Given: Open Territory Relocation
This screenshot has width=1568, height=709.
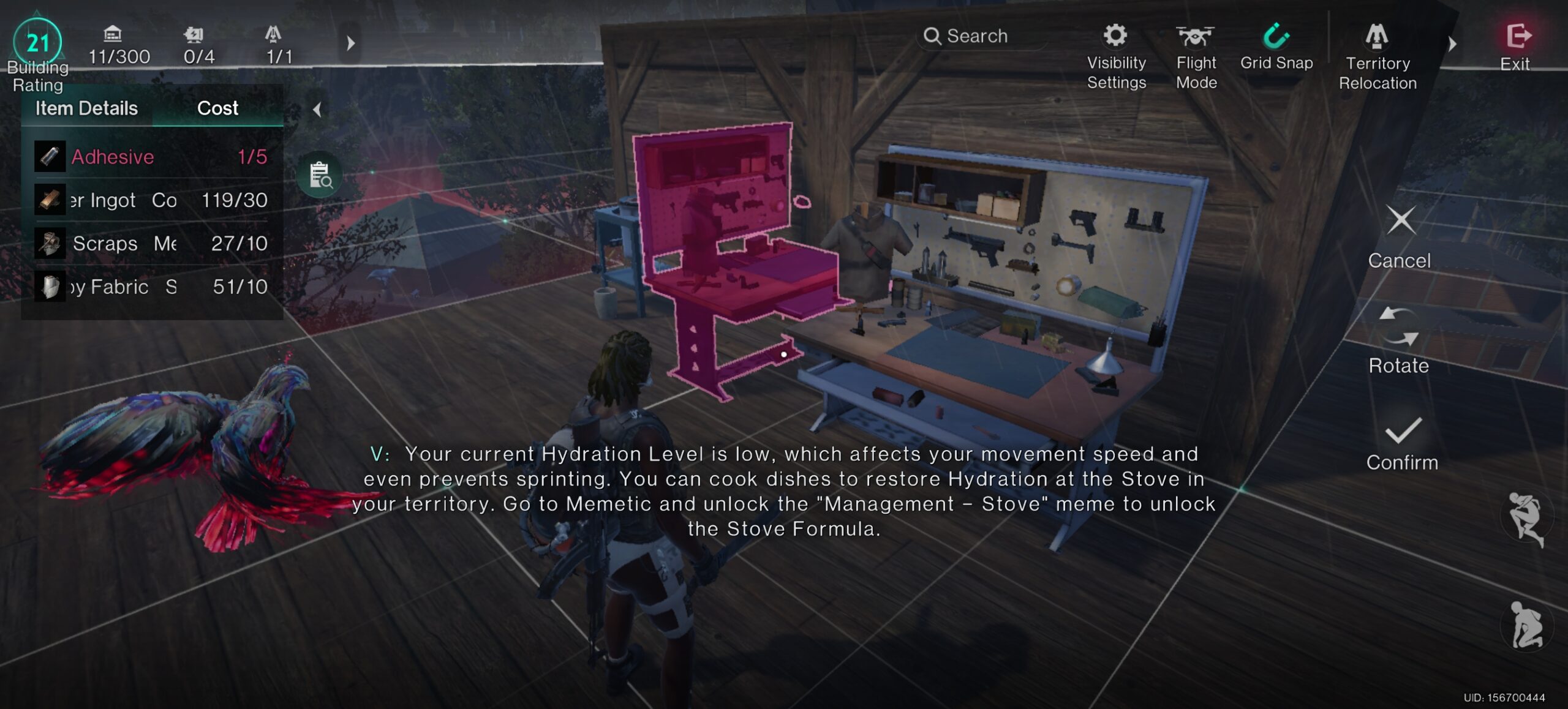Looking at the screenshot, I should (x=1377, y=56).
